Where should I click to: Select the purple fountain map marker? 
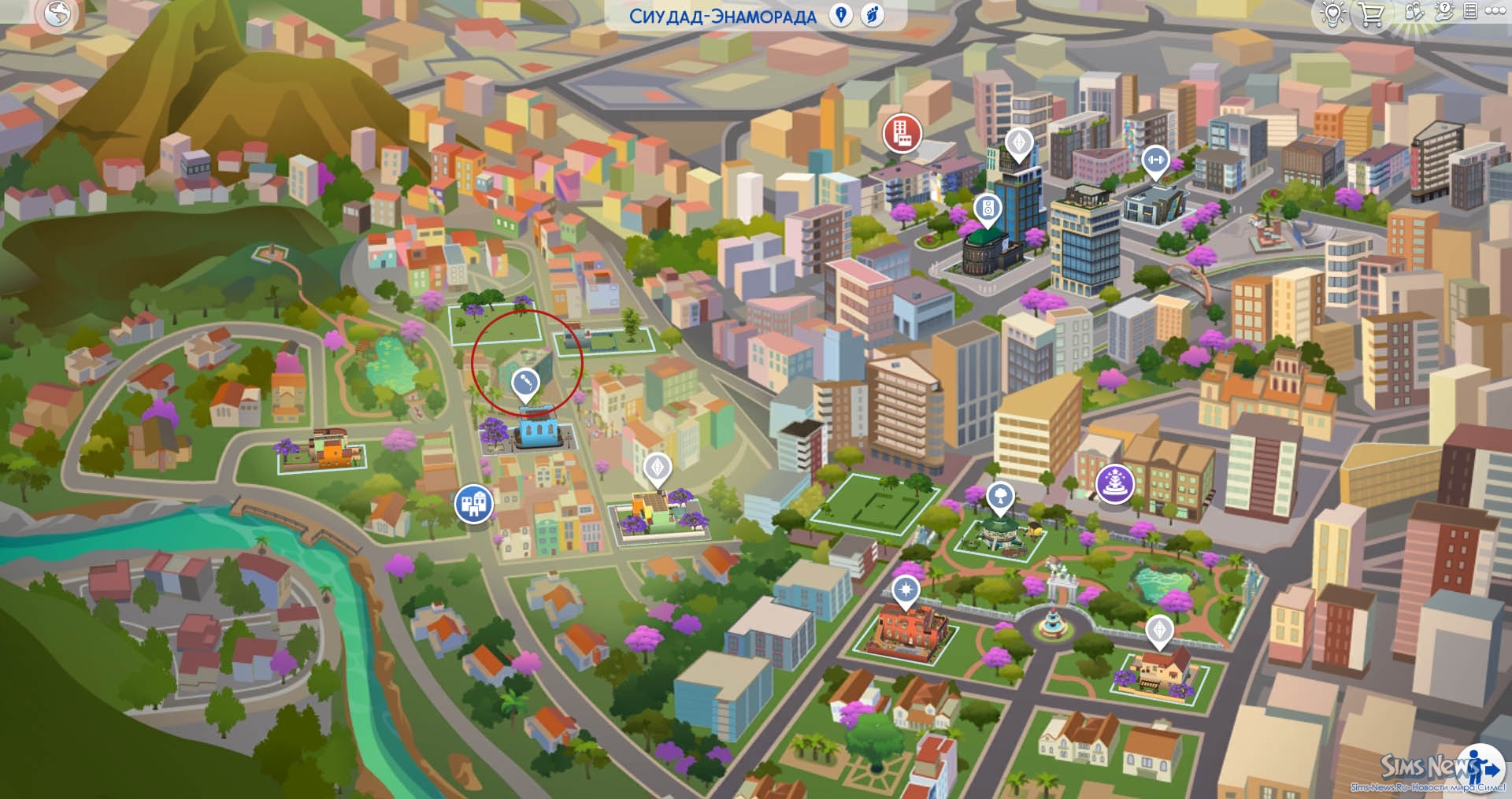(1114, 481)
